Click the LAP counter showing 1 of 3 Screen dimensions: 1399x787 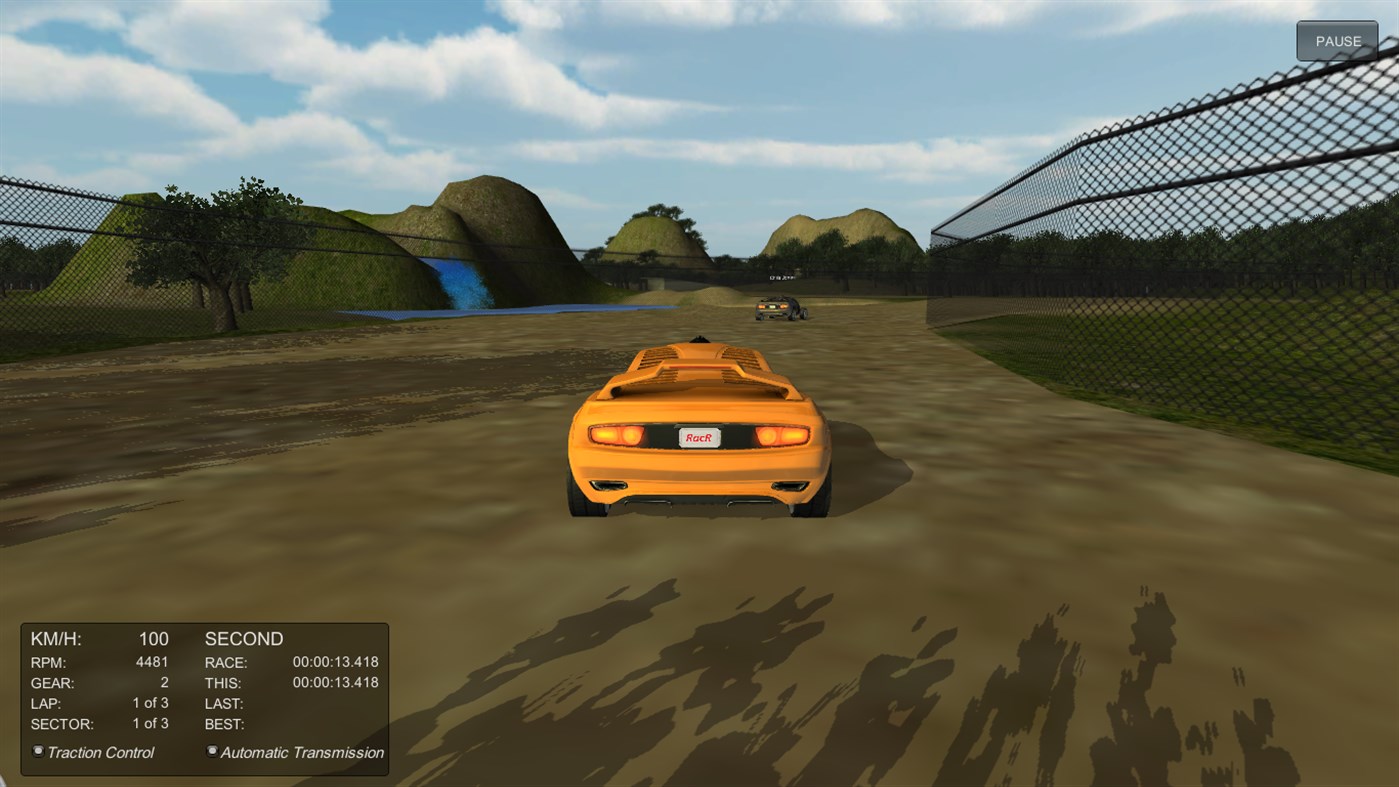(x=151, y=703)
